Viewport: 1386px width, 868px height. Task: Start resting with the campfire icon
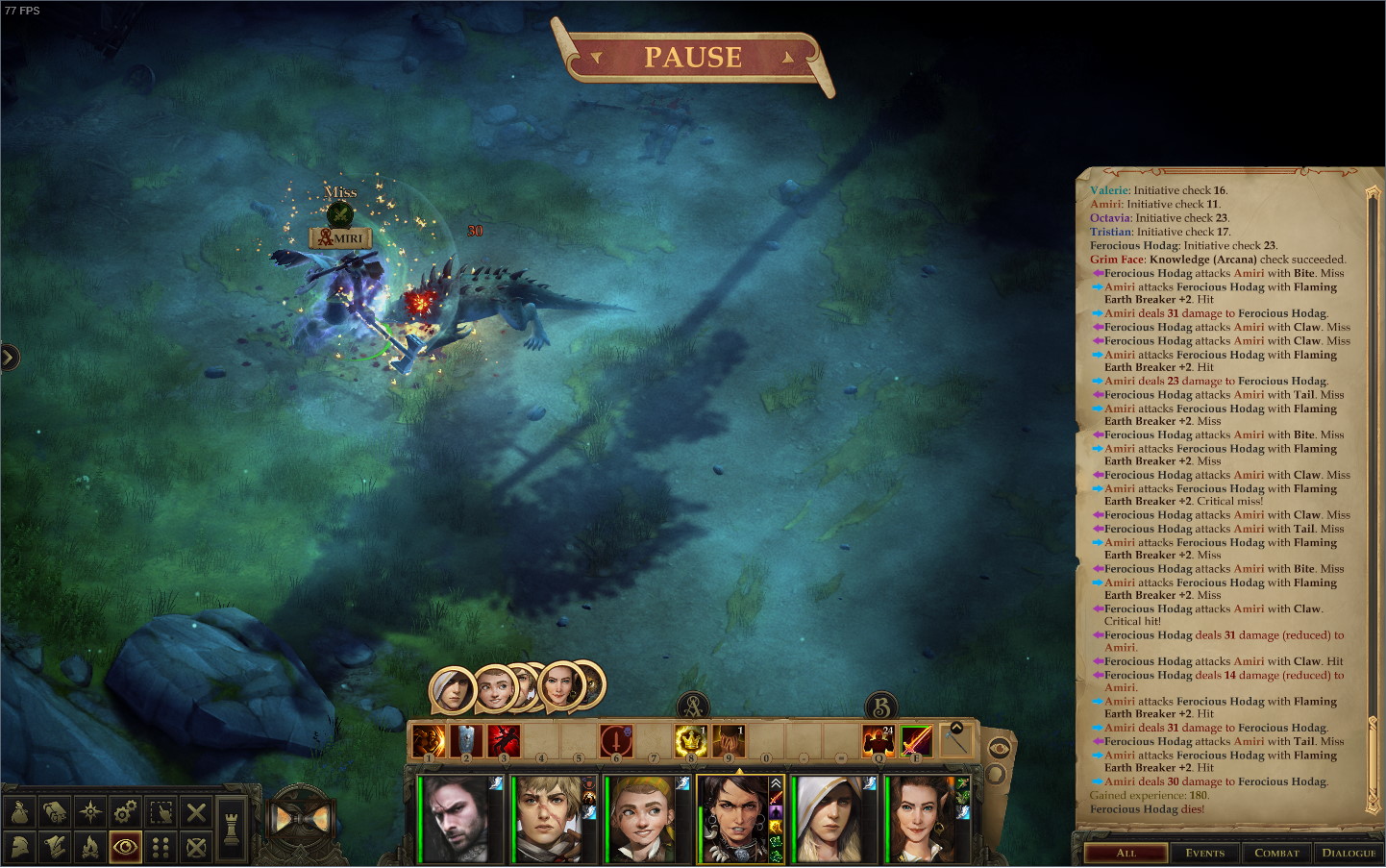tap(90, 847)
